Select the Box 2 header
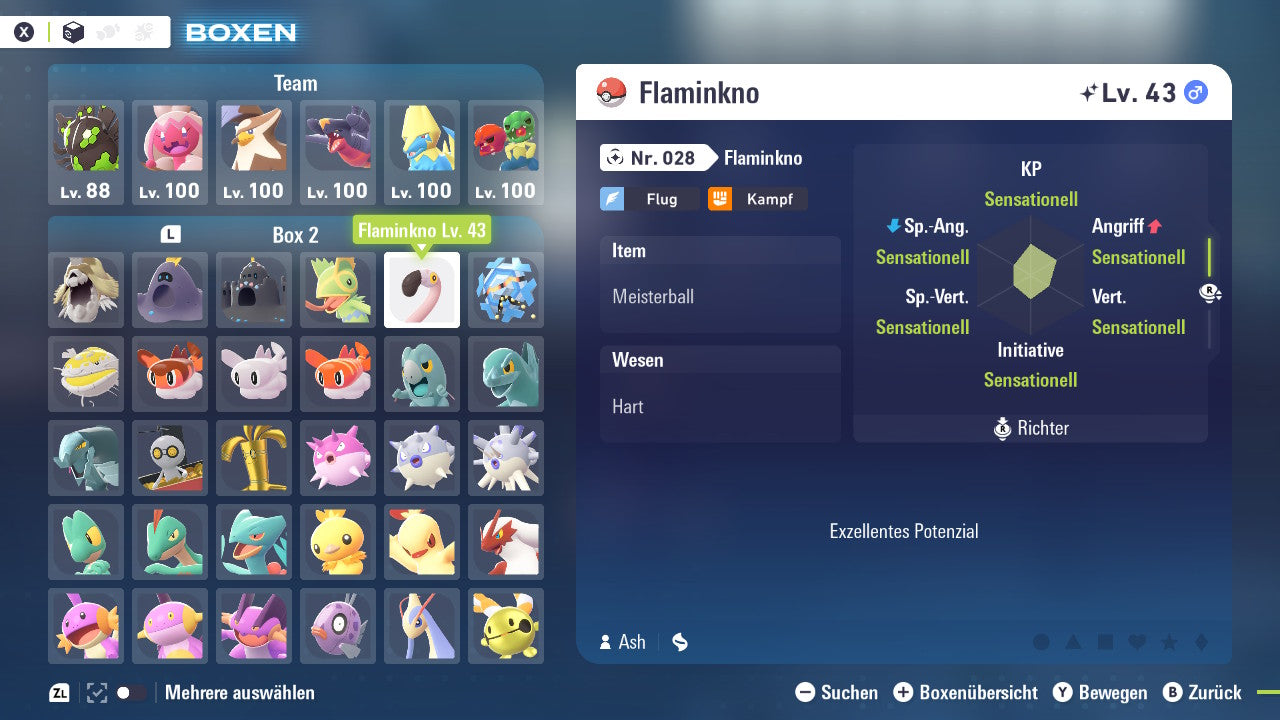This screenshot has height=720, width=1280. pyautogui.click(x=294, y=235)
